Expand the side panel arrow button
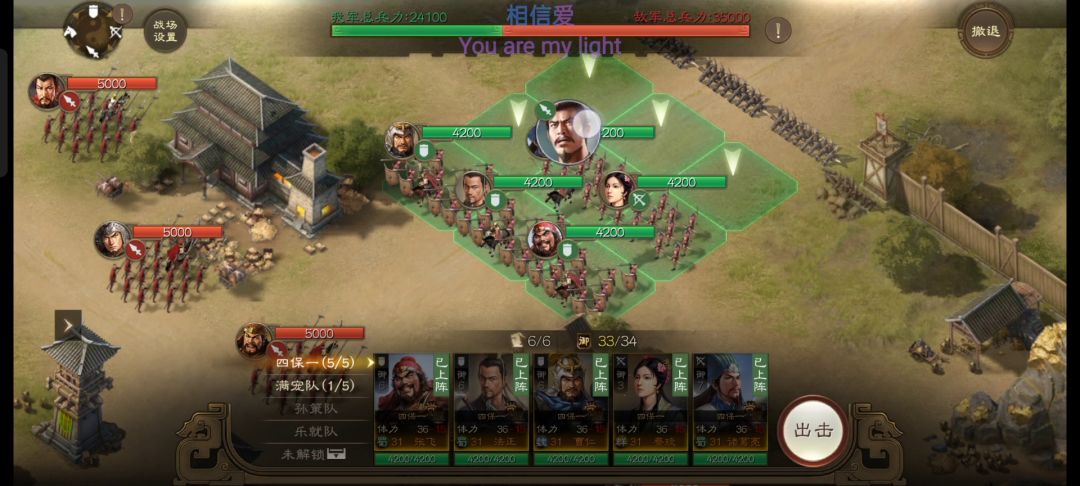The width and height of the screenshot is (1080, 486). 68,325
